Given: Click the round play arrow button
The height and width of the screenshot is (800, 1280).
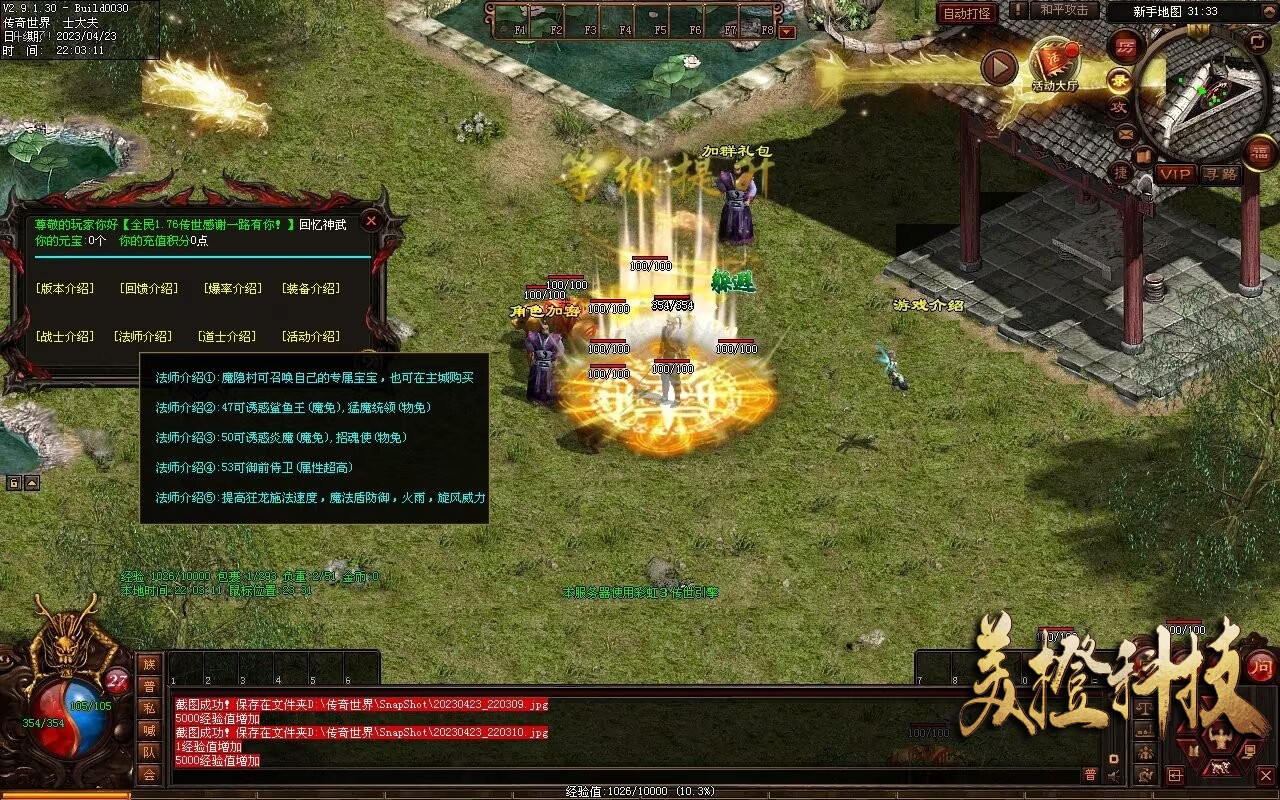Looking at the screenshot, I should [x=998, y=68].
